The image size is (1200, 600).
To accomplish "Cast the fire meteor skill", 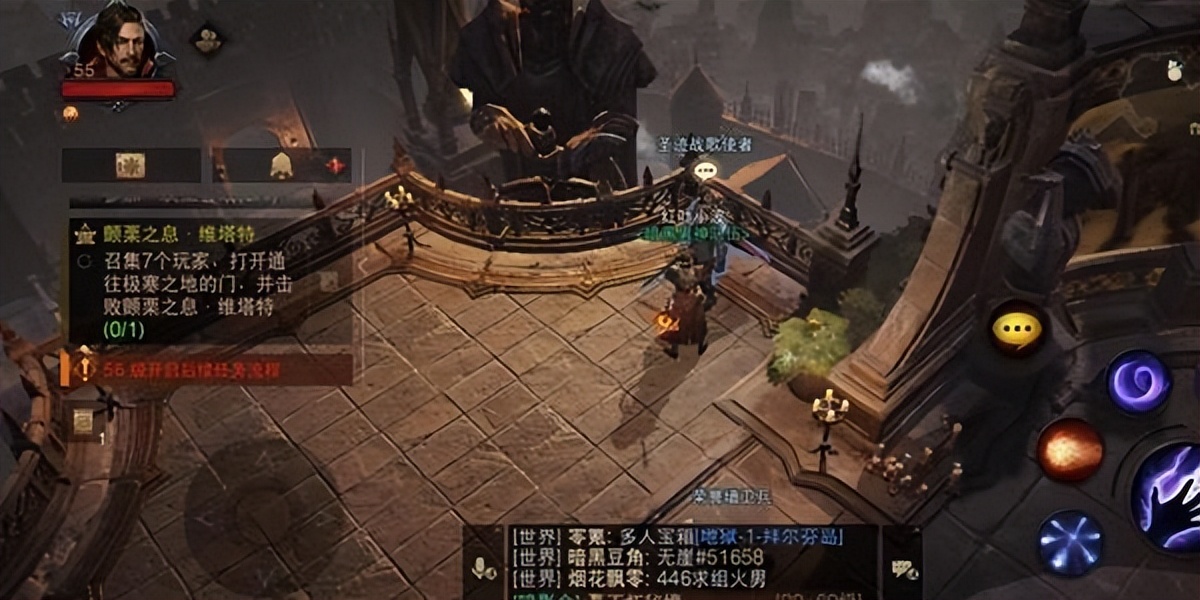I will 1068,450.
